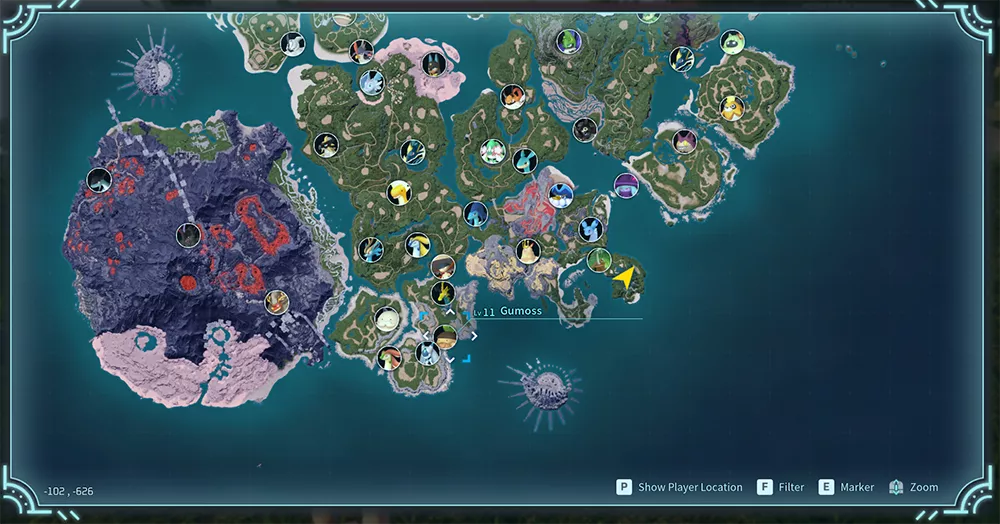The height and width of the screenshot is (524, 1000).
Task: Click the green round Pal marker at top right
Action: [732, 42]
